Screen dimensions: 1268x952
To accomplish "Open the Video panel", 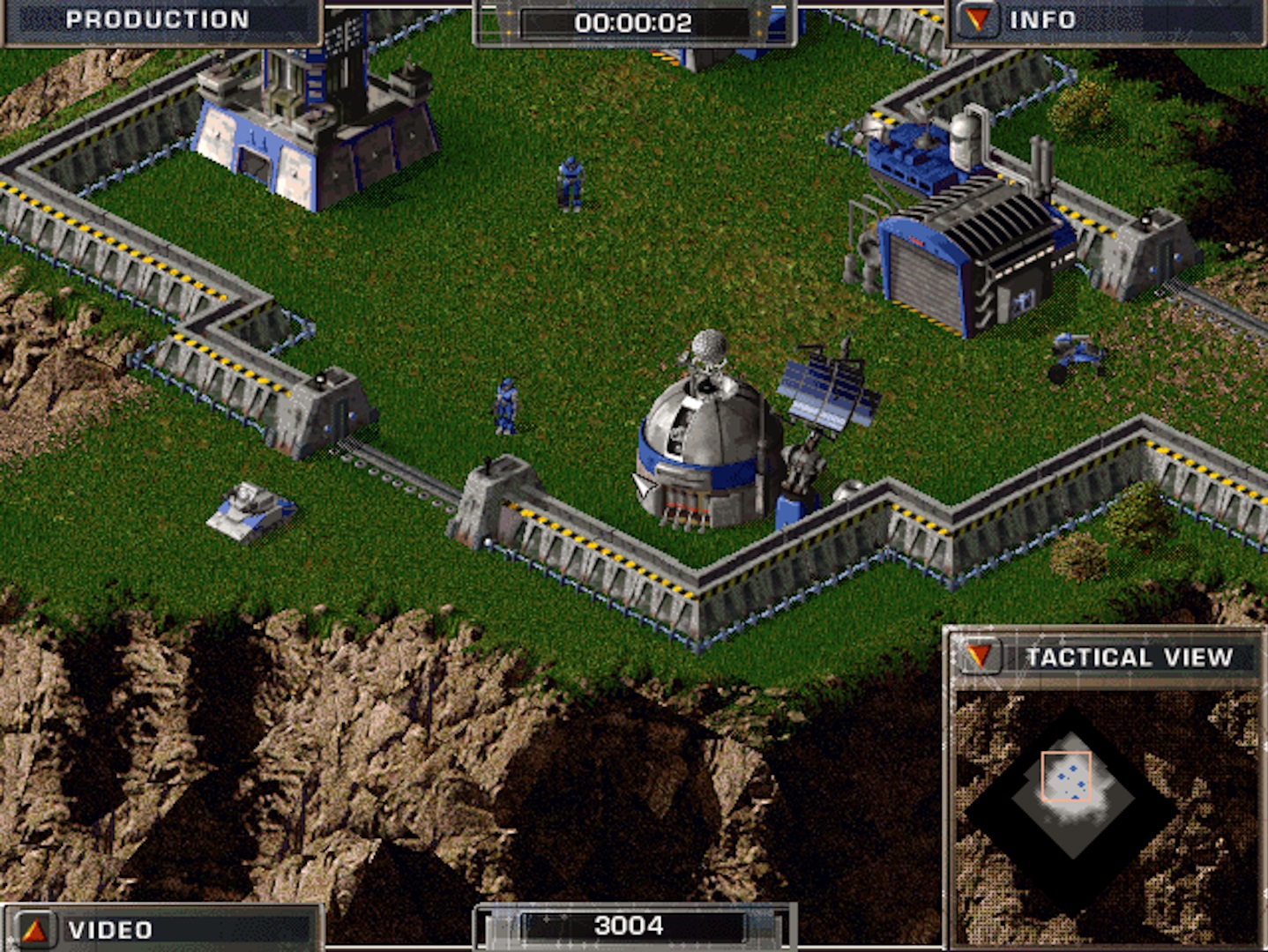I will [x=35, y=930].
